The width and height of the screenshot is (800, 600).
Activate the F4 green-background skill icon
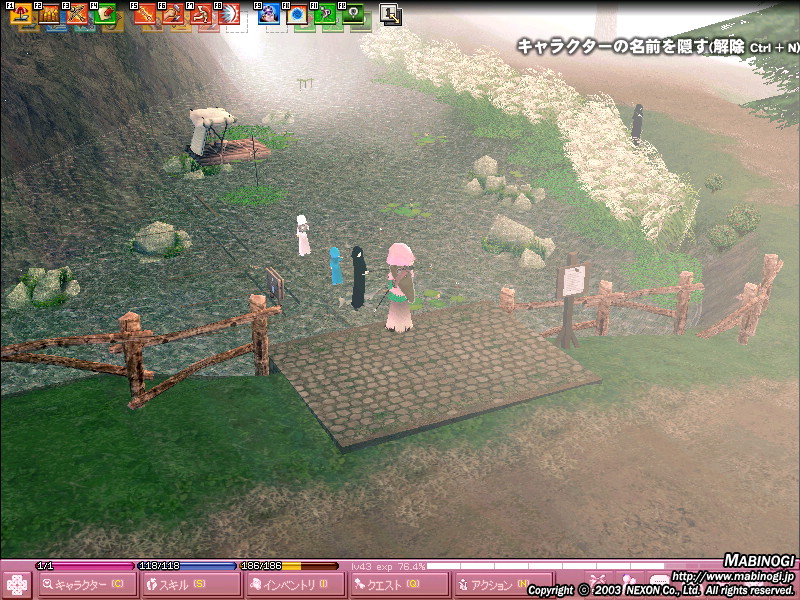click(105, 14)
